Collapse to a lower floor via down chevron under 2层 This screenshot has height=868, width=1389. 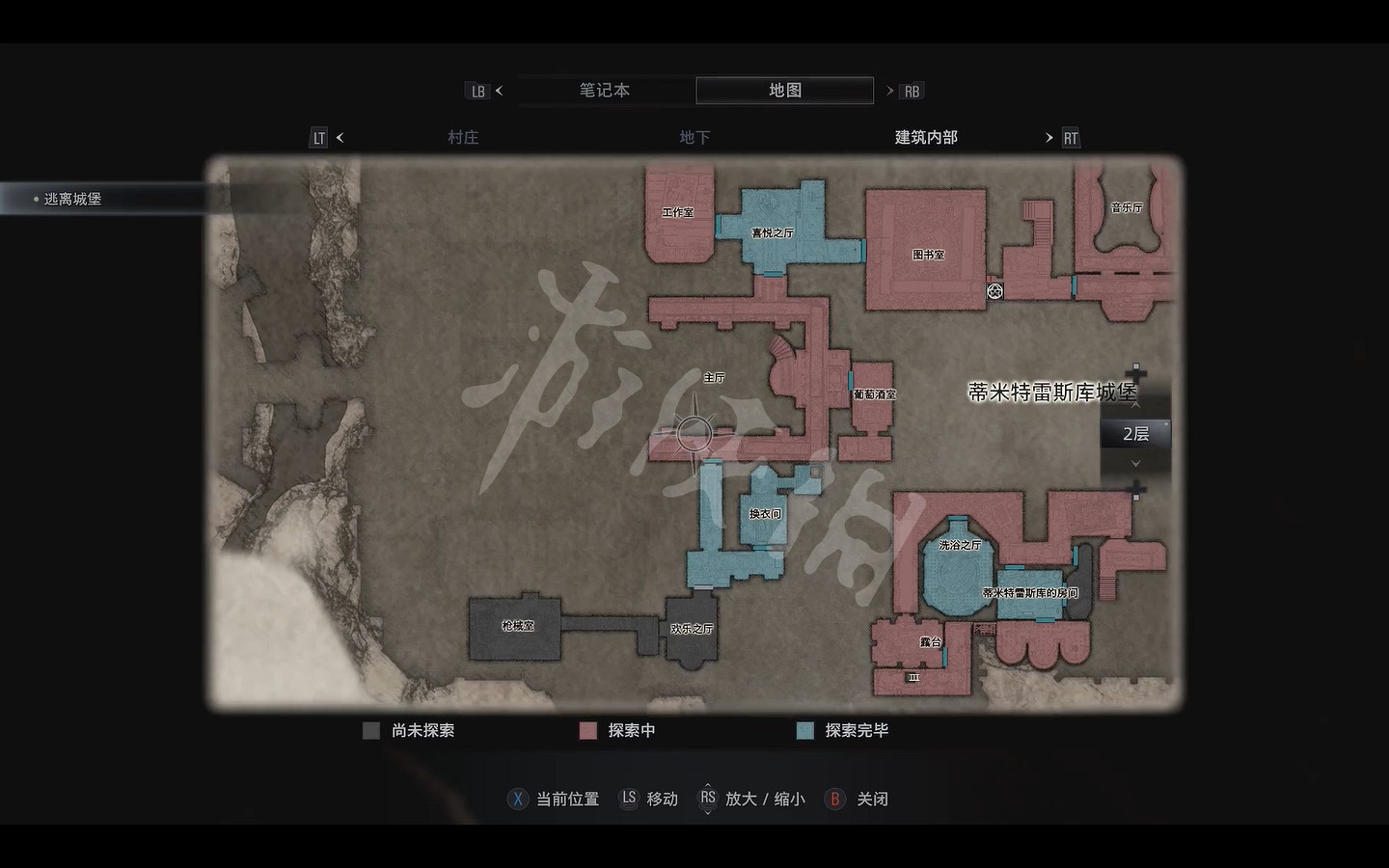1135,463
